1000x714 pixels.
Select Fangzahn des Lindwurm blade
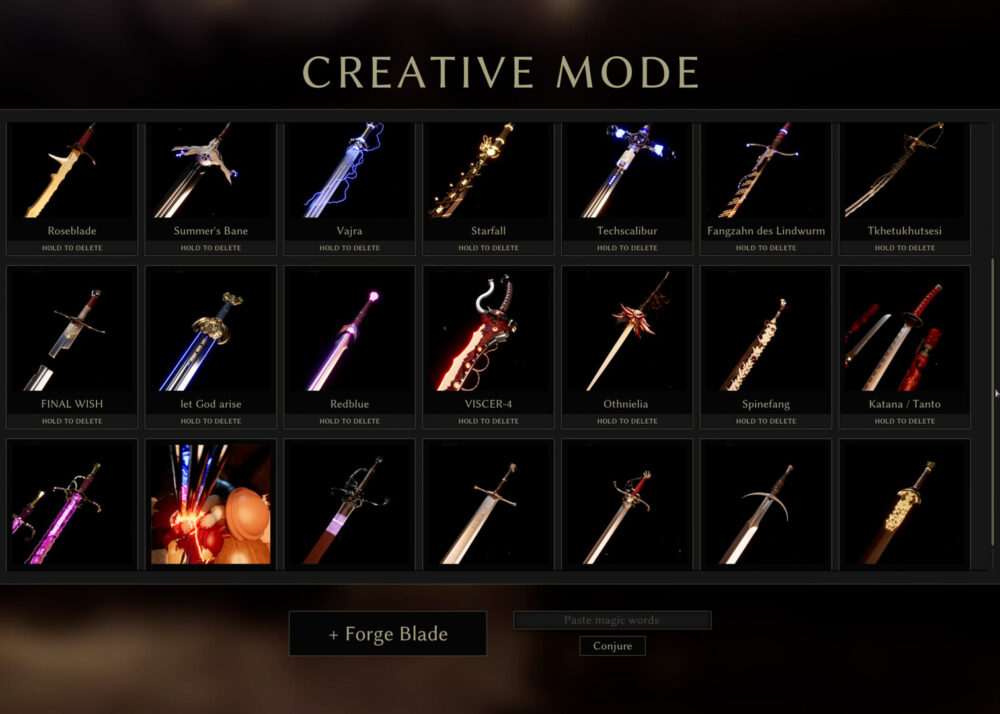point(766,171)
